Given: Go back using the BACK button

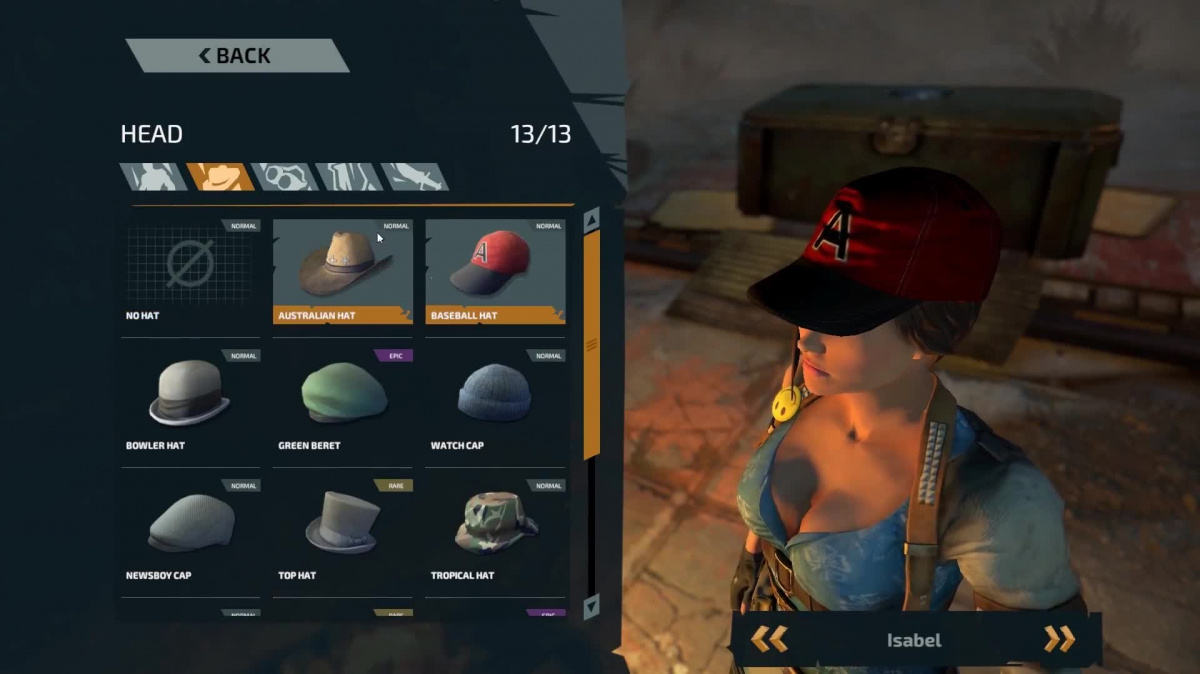Looking at the screenshot, I should coord(236,56).
